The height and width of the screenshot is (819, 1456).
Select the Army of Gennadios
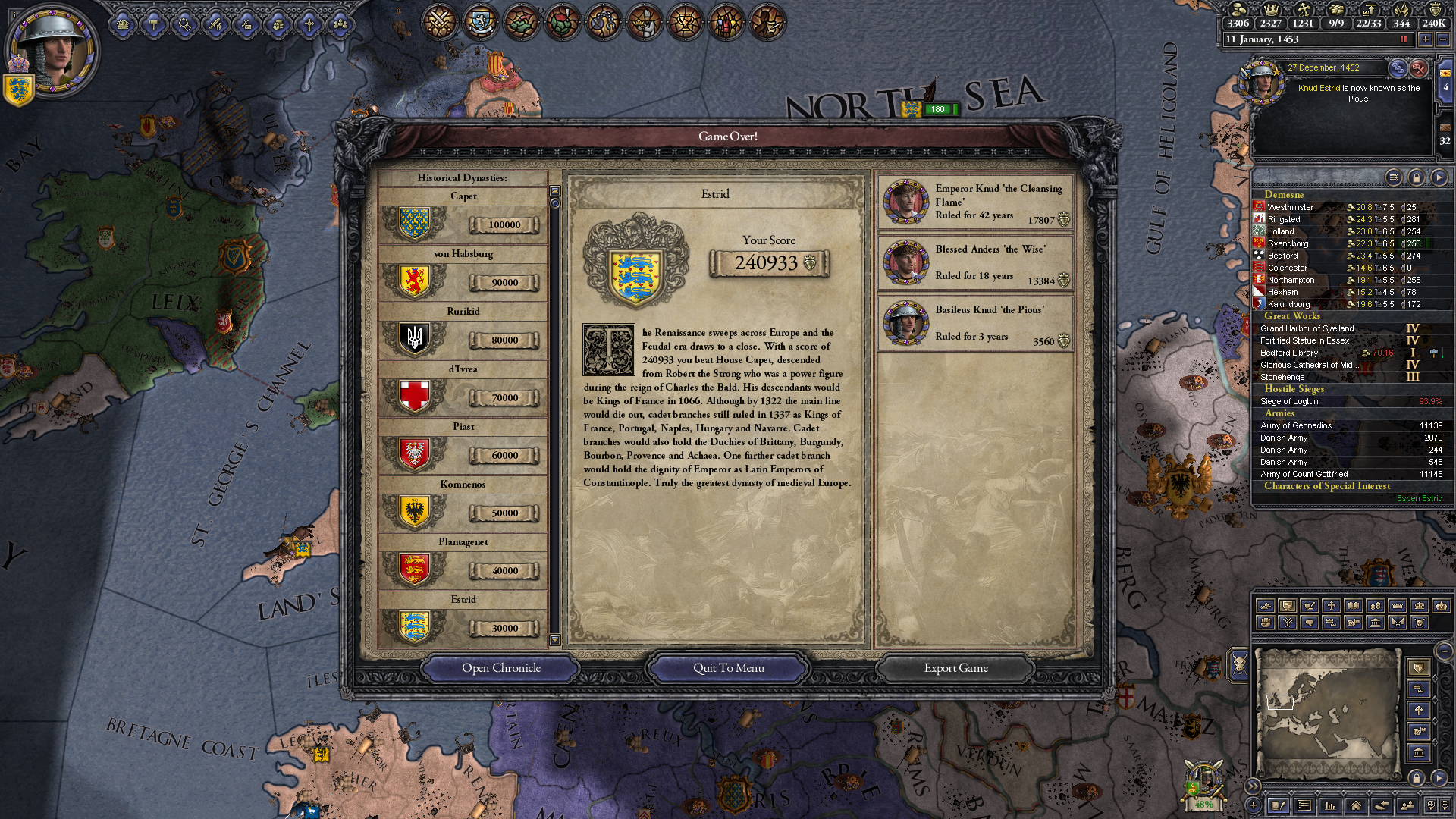coord(1295,425)
